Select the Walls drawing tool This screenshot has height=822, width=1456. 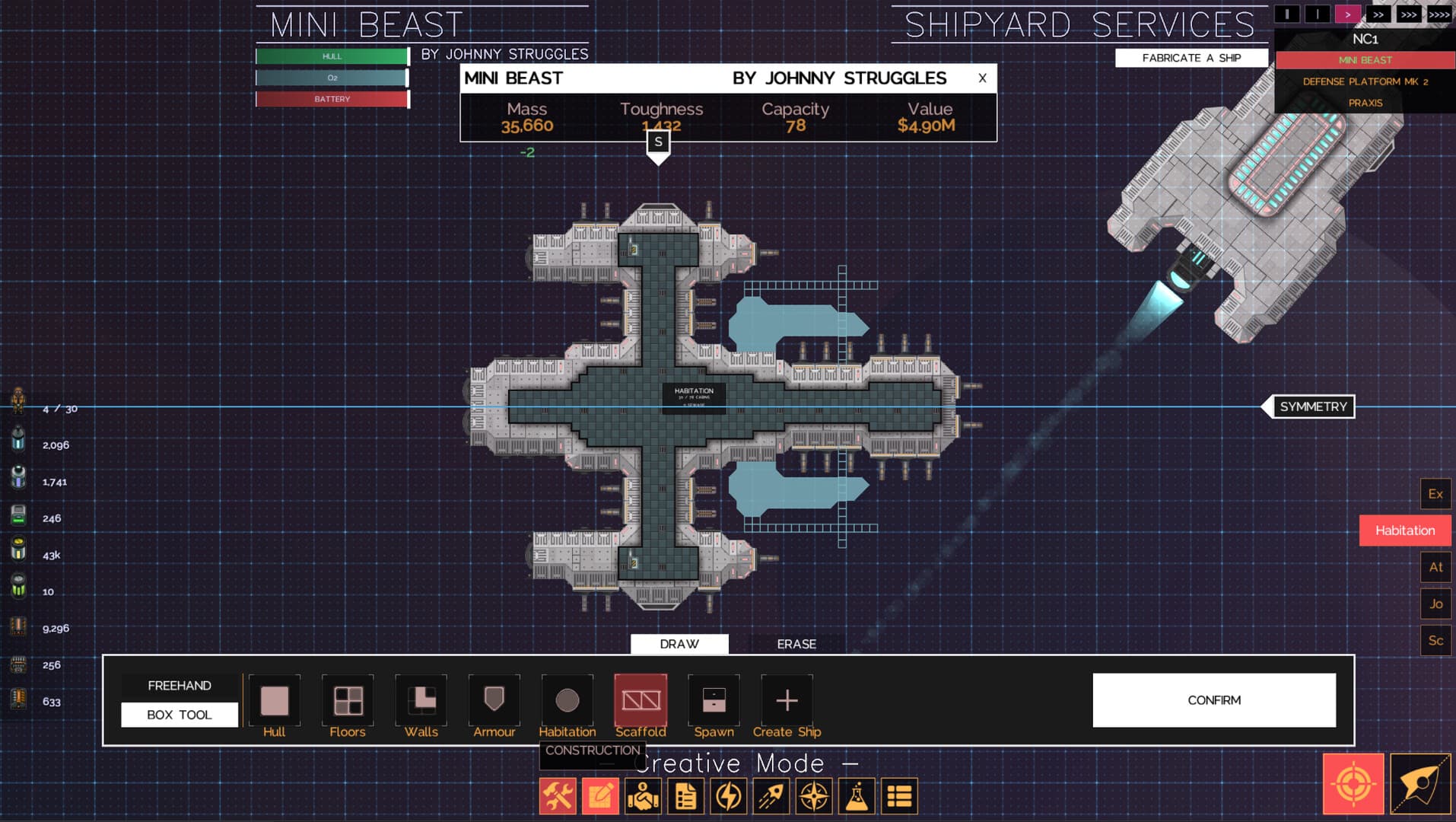[420, 699]
